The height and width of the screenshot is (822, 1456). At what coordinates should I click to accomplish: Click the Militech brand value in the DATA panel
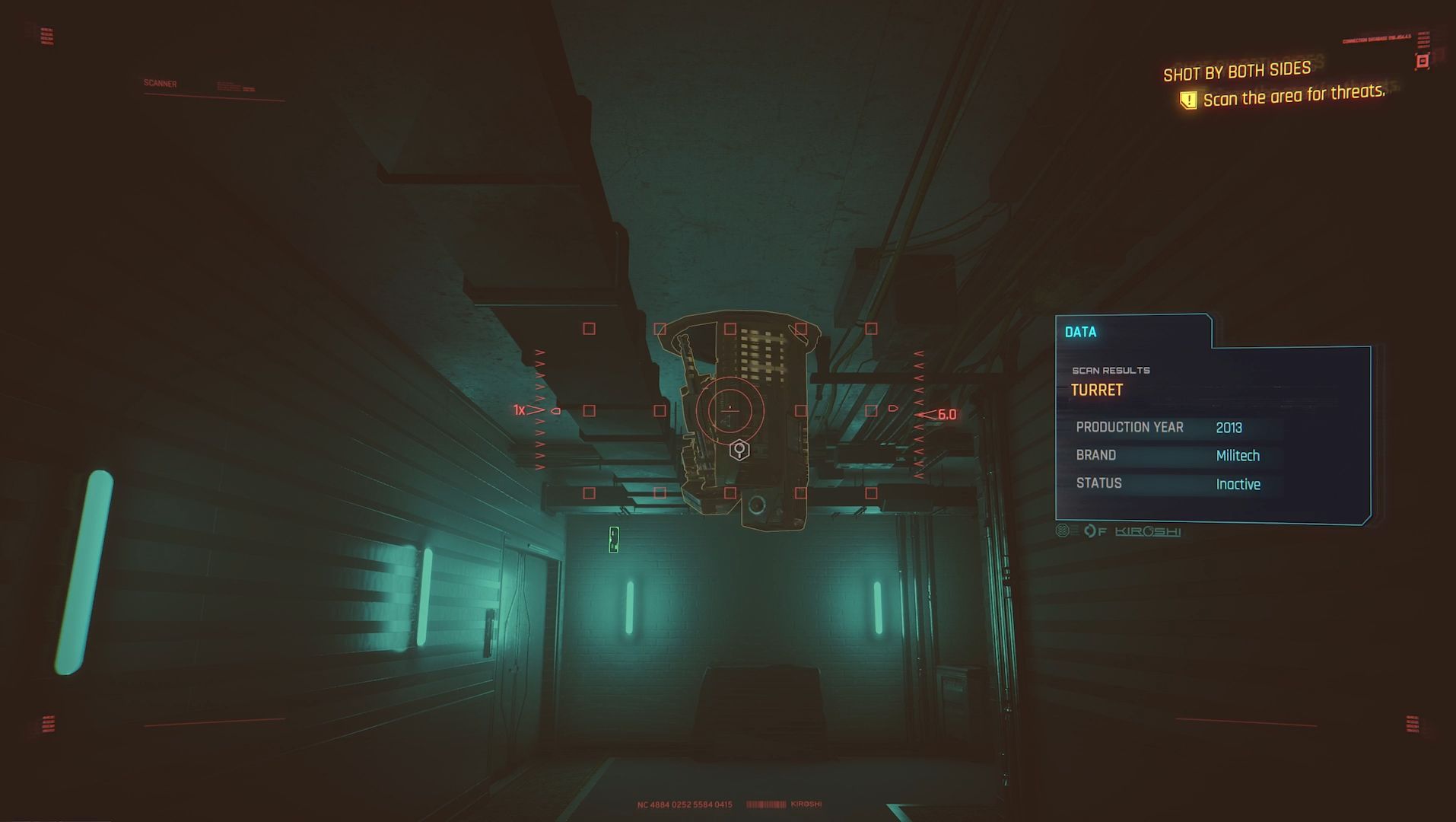click(x=1239, y=455)
